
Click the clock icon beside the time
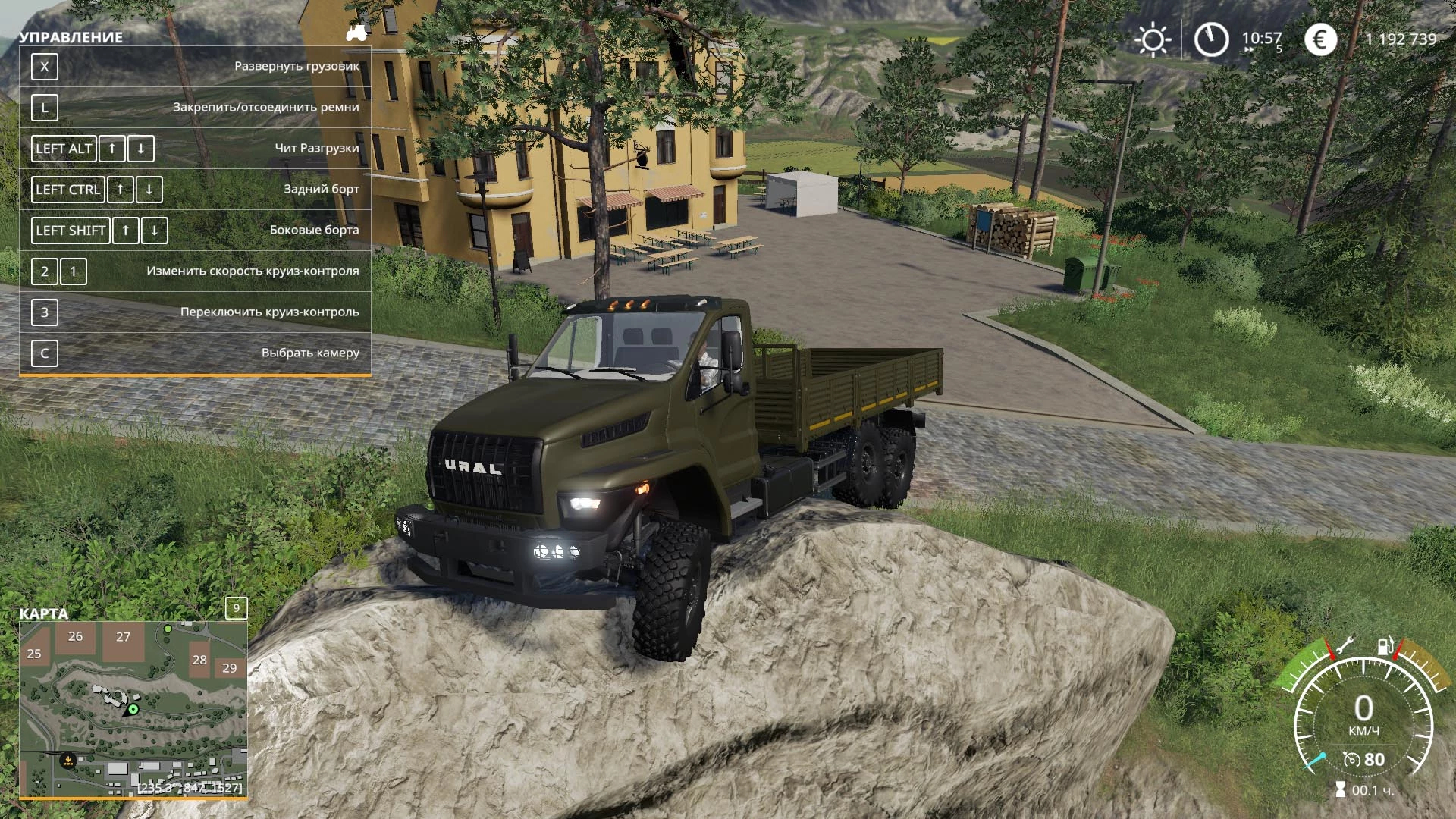click(x=1211, y=39)
